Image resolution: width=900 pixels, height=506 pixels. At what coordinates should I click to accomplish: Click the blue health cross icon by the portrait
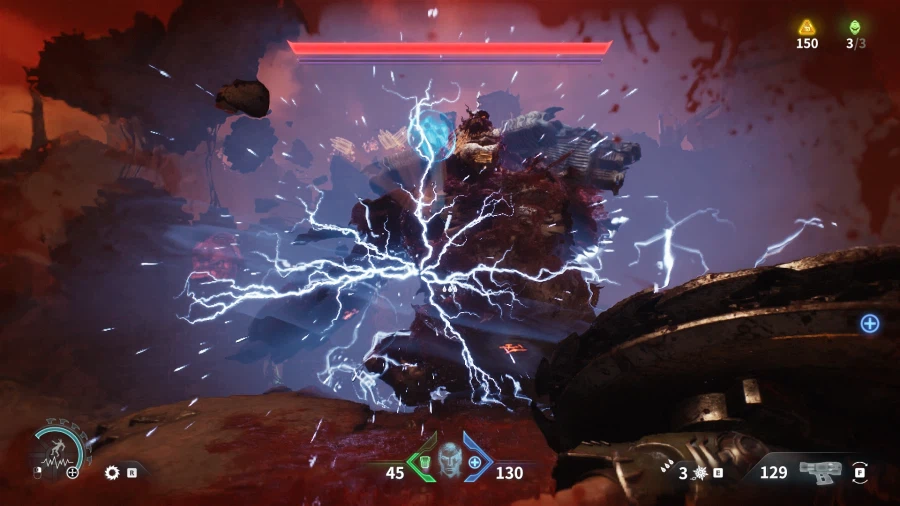tap(474, 462)
